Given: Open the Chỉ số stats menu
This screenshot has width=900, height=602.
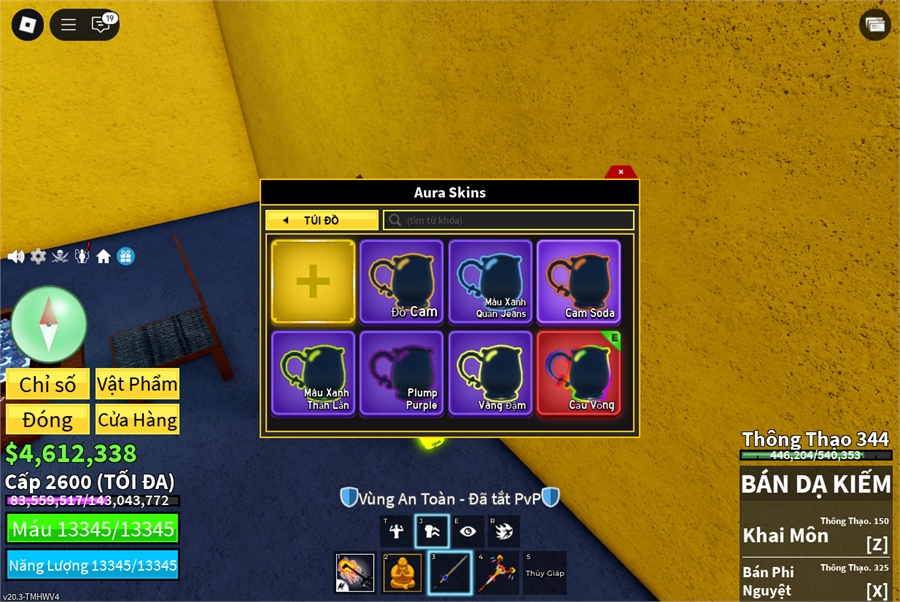Looking at the screenshot, I should pos(47,384).
